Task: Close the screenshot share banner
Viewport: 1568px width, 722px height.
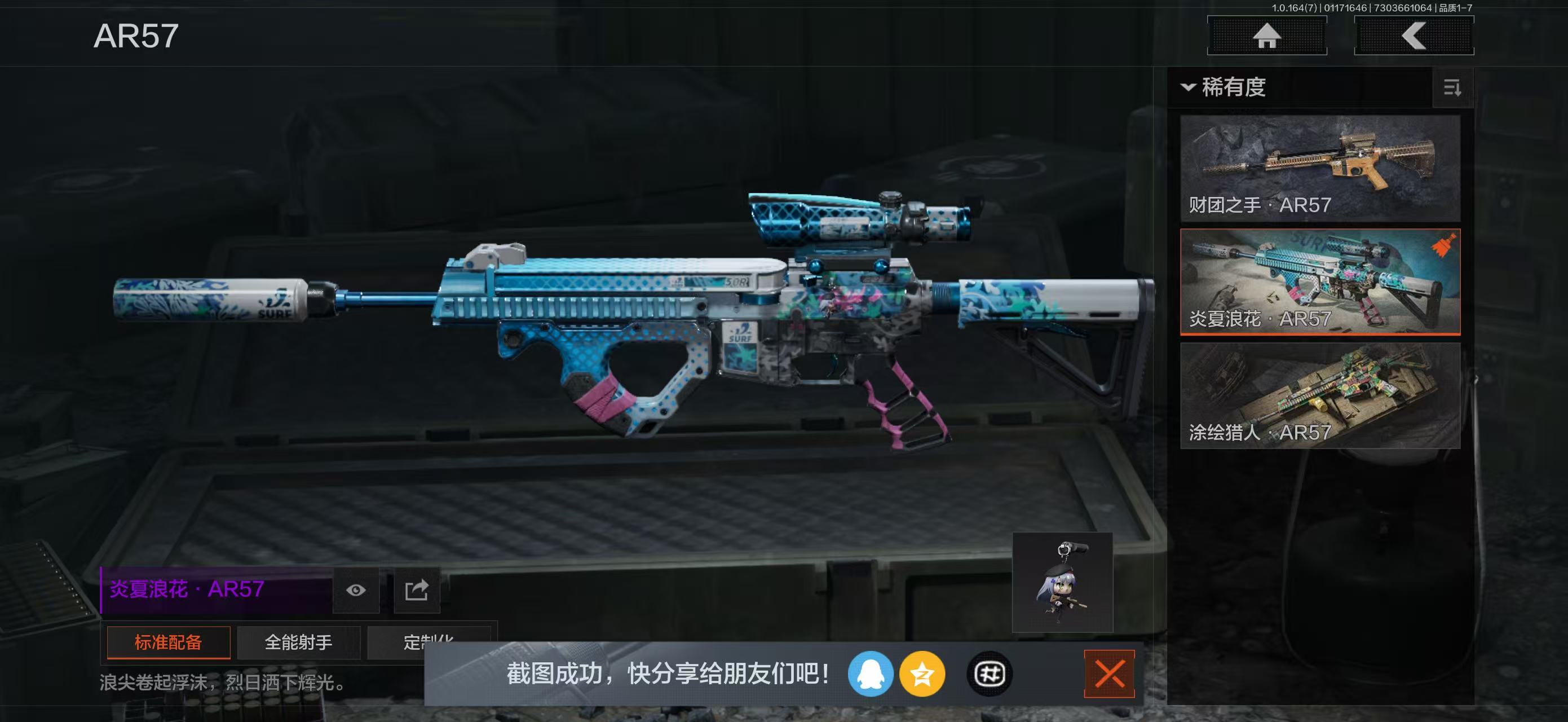Action: [x=1109, y=674]
